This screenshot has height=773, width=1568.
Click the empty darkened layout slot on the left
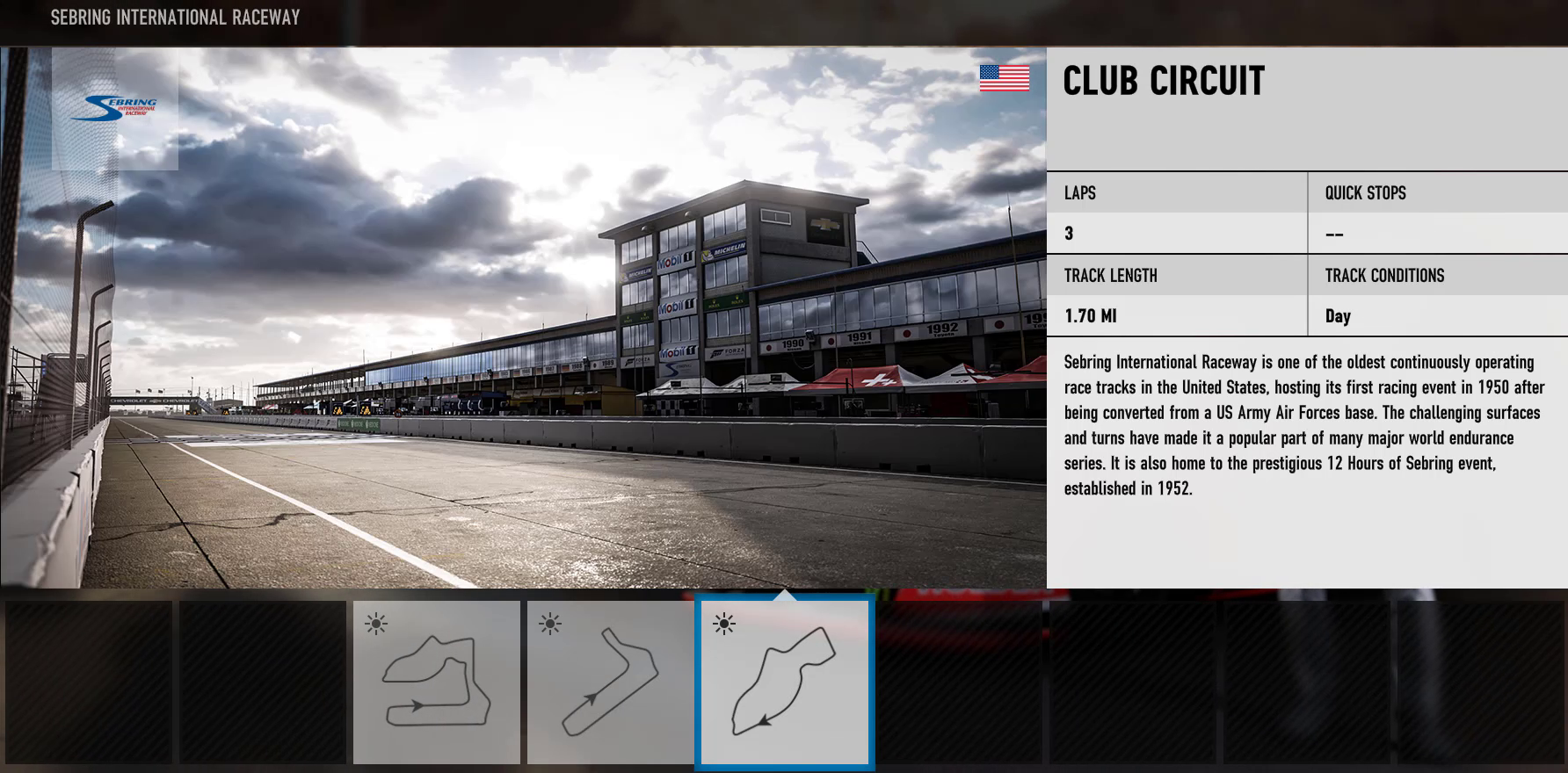tap(88, 683)
